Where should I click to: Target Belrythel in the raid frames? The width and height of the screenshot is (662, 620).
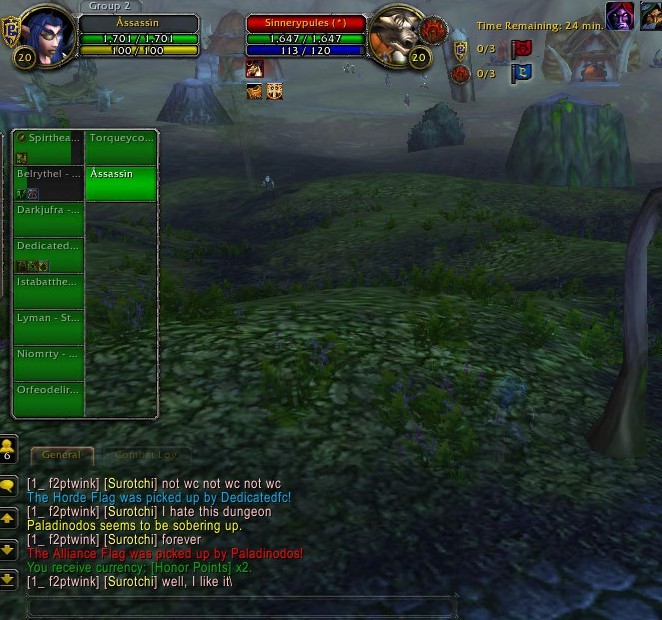point(48,183)
